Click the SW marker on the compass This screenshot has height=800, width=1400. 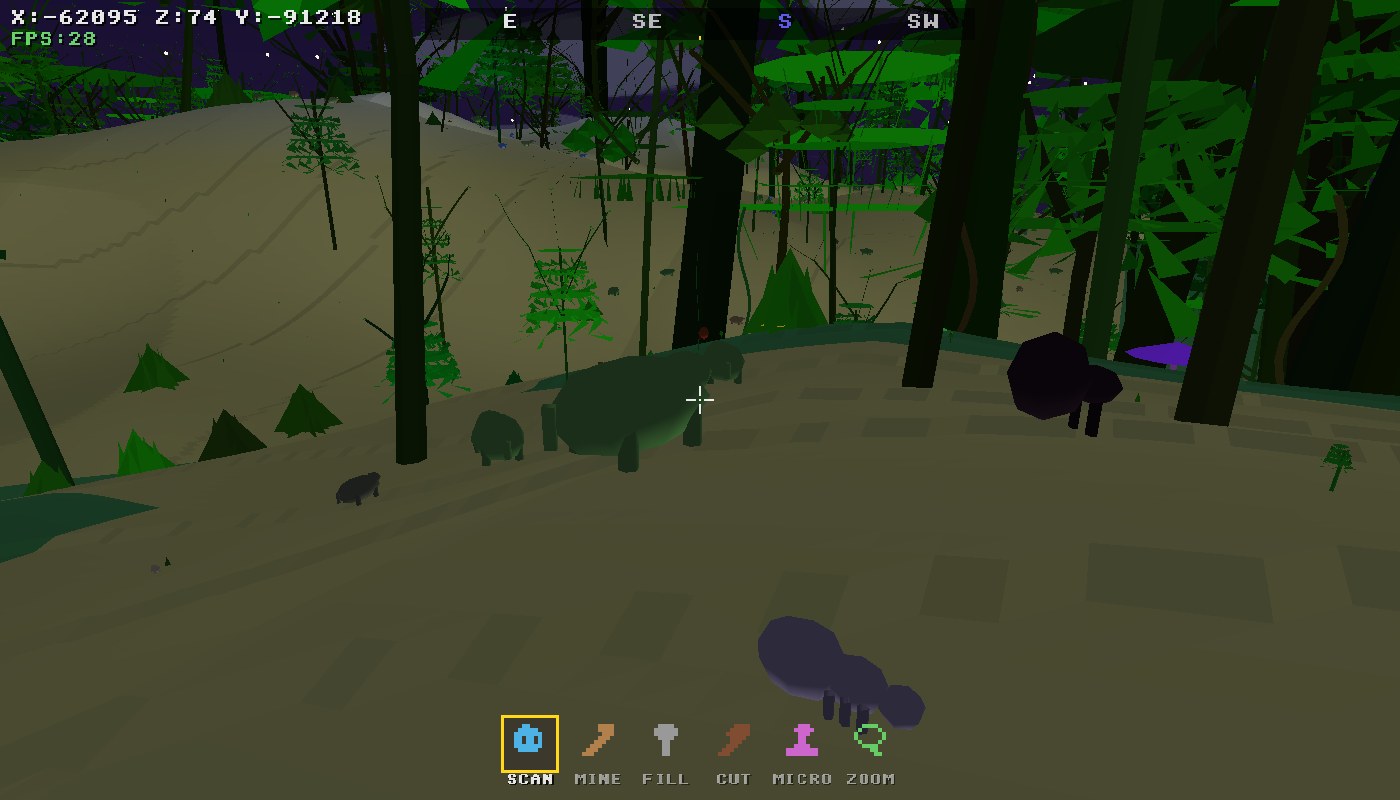[x=922, y=21]
